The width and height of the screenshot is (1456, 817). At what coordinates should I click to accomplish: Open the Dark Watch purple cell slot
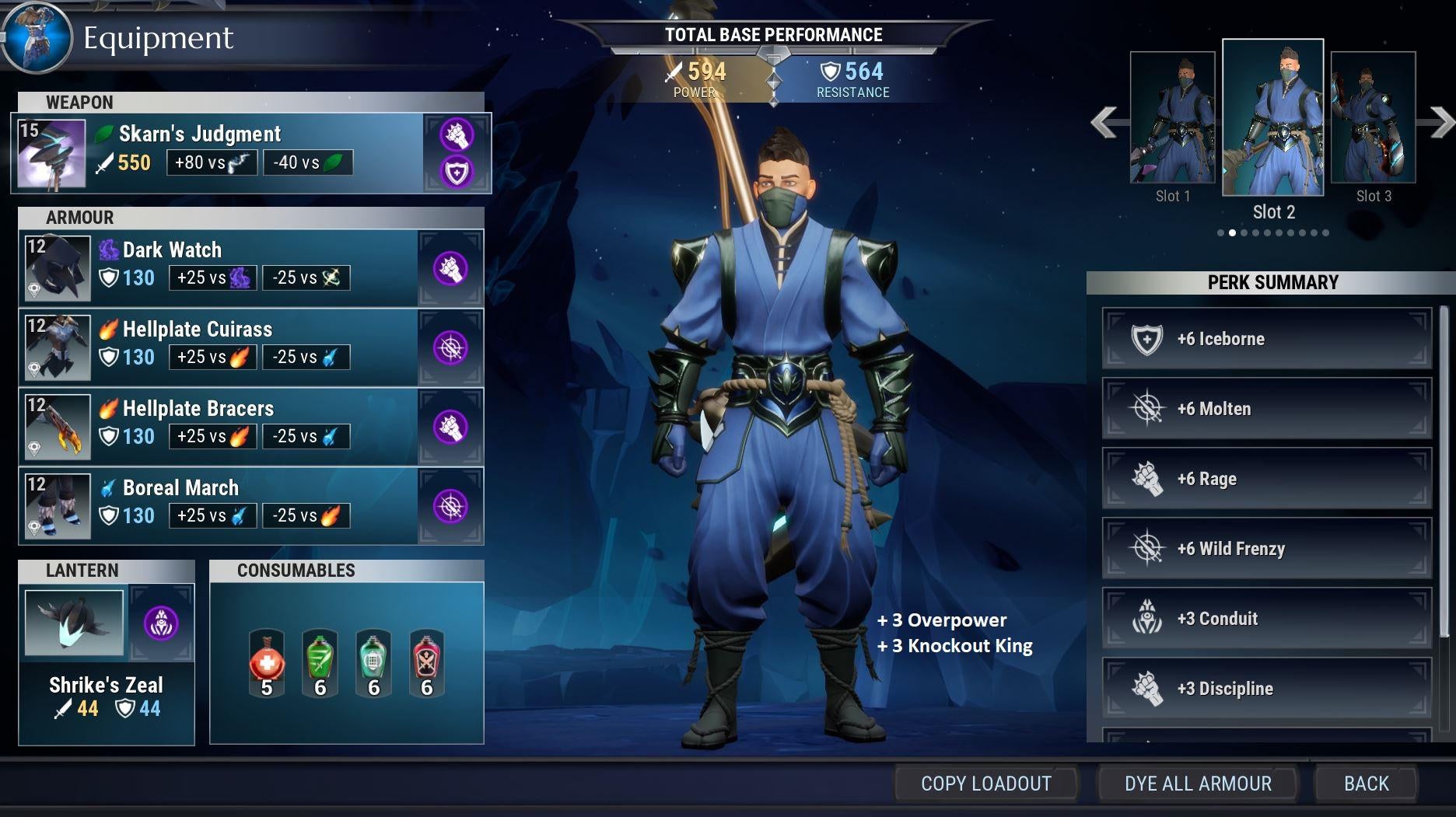point(450,268)
